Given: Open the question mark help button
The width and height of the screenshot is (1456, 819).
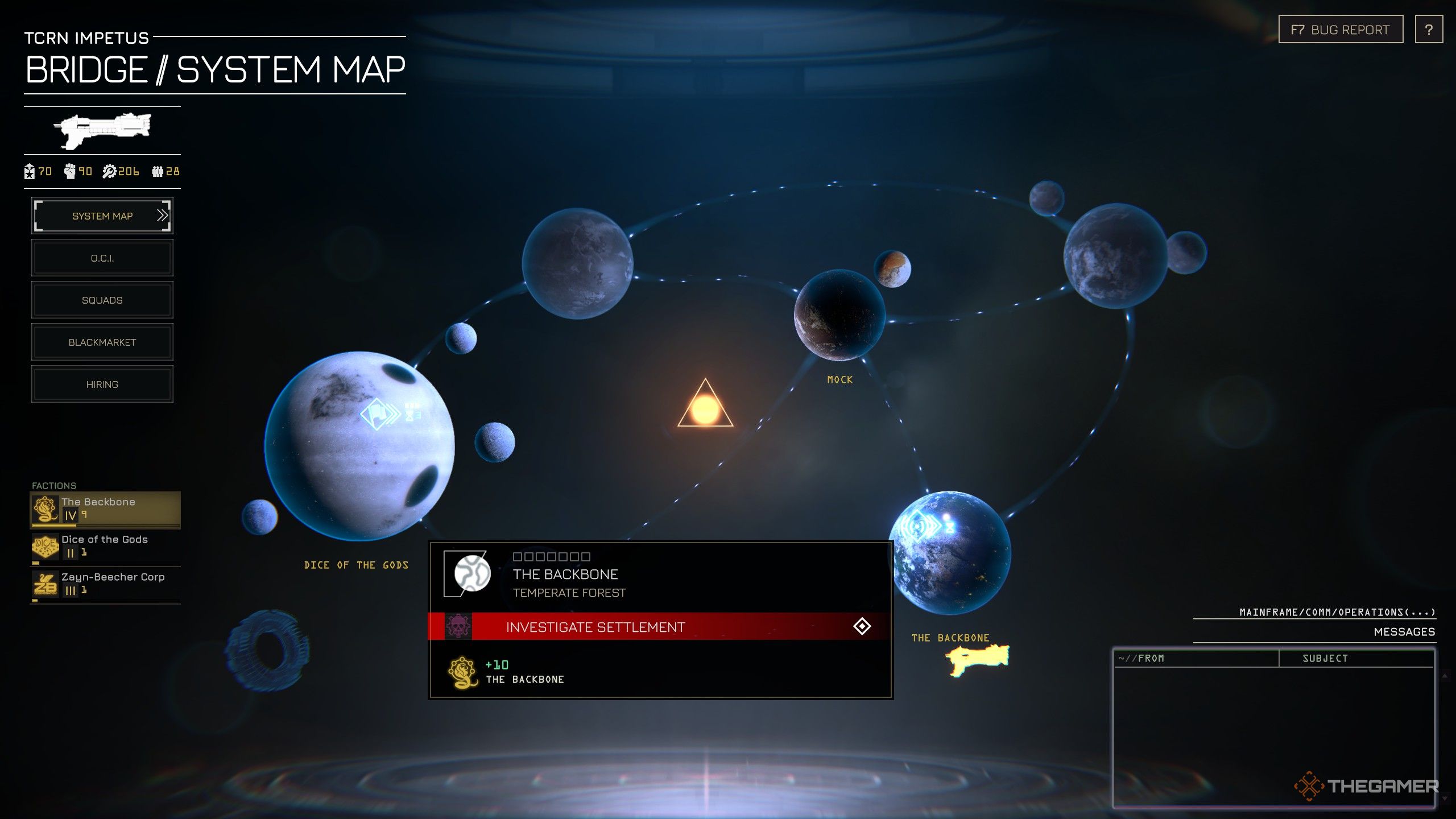Looking at the screenshot, I should tap(1429, 30).
